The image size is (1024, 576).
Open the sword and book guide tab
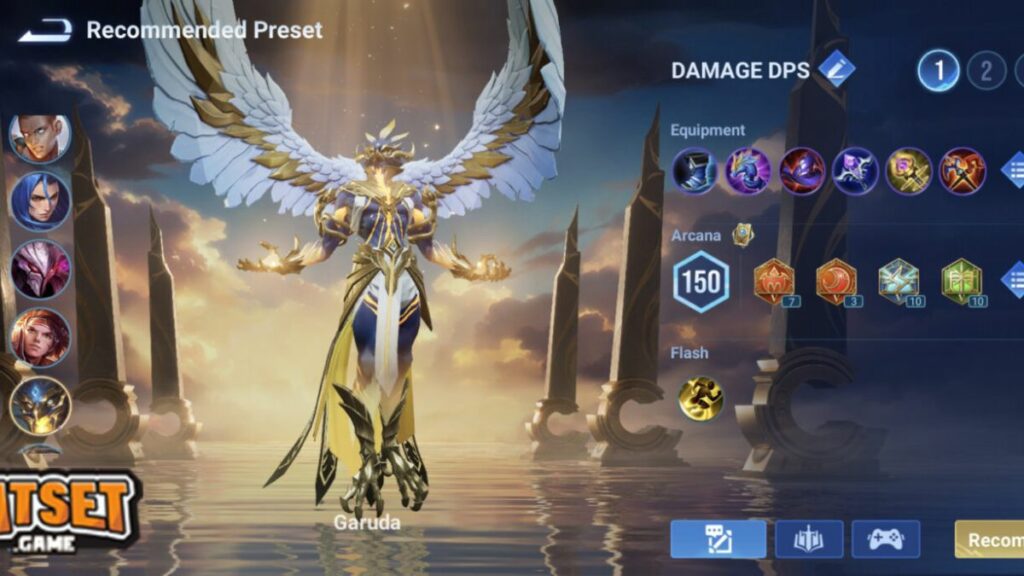point(809,539)
